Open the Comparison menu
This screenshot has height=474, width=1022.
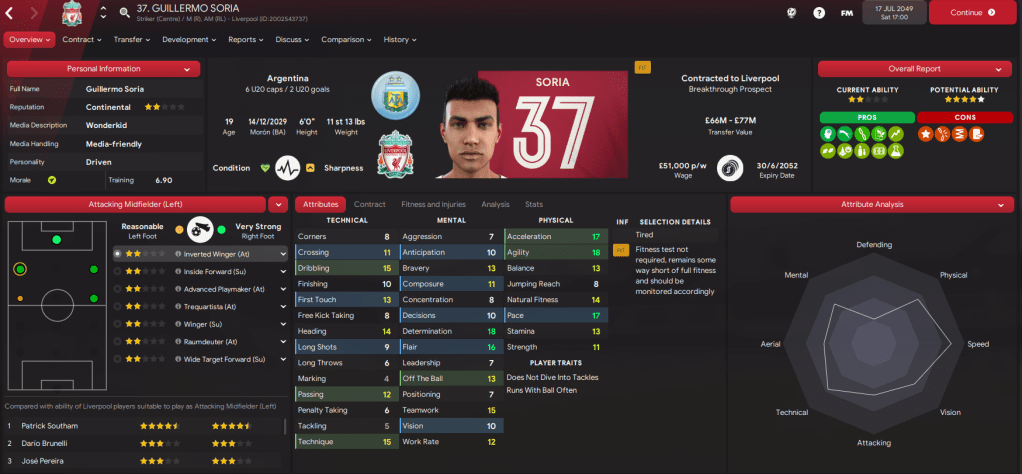(346, 40)
